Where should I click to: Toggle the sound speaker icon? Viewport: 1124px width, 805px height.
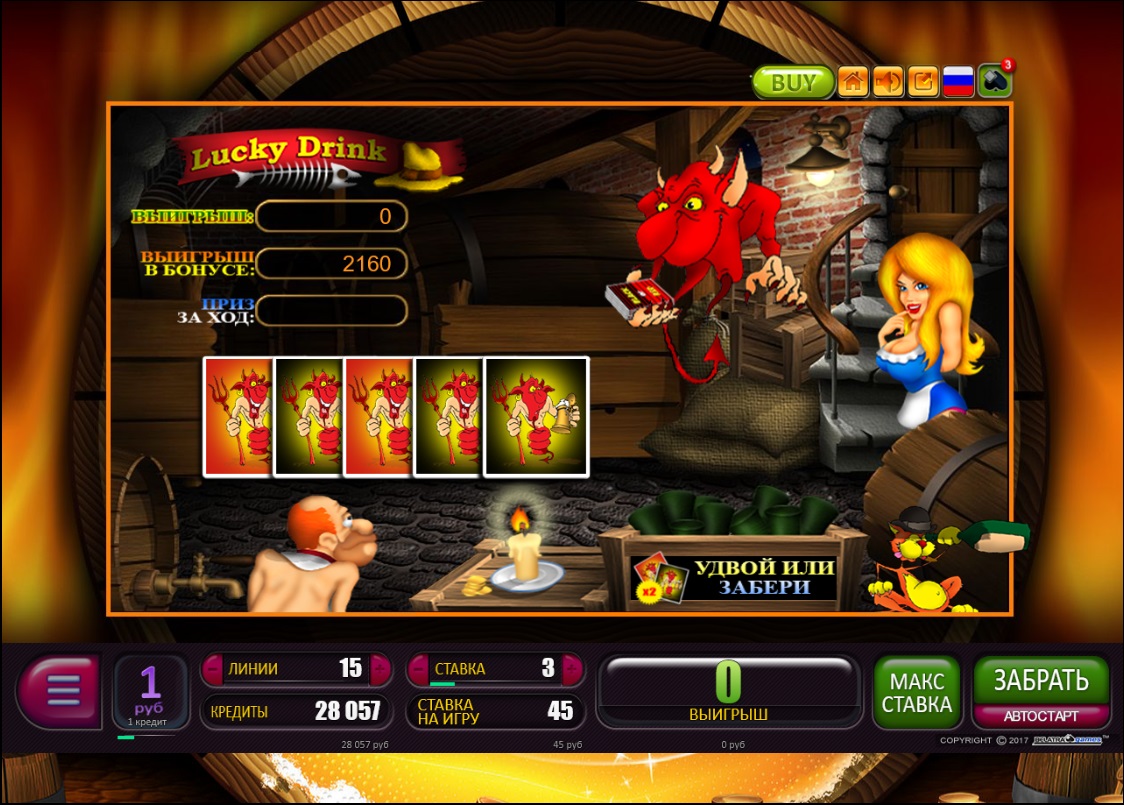[887, 82]
